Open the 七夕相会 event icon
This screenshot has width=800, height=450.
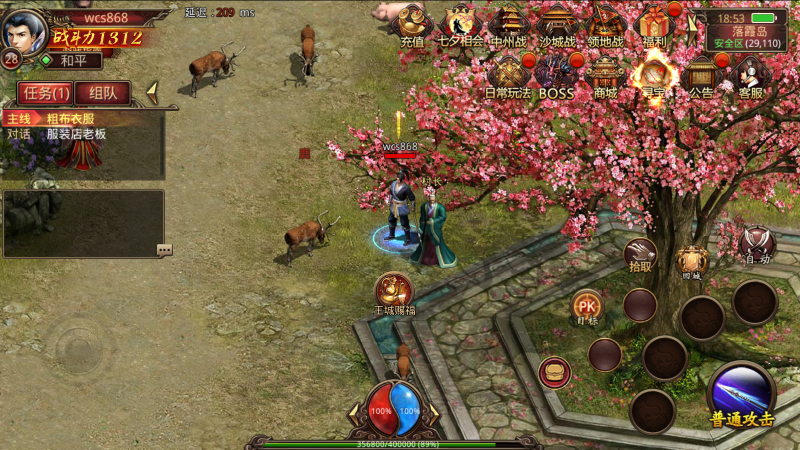pos(460,24)
